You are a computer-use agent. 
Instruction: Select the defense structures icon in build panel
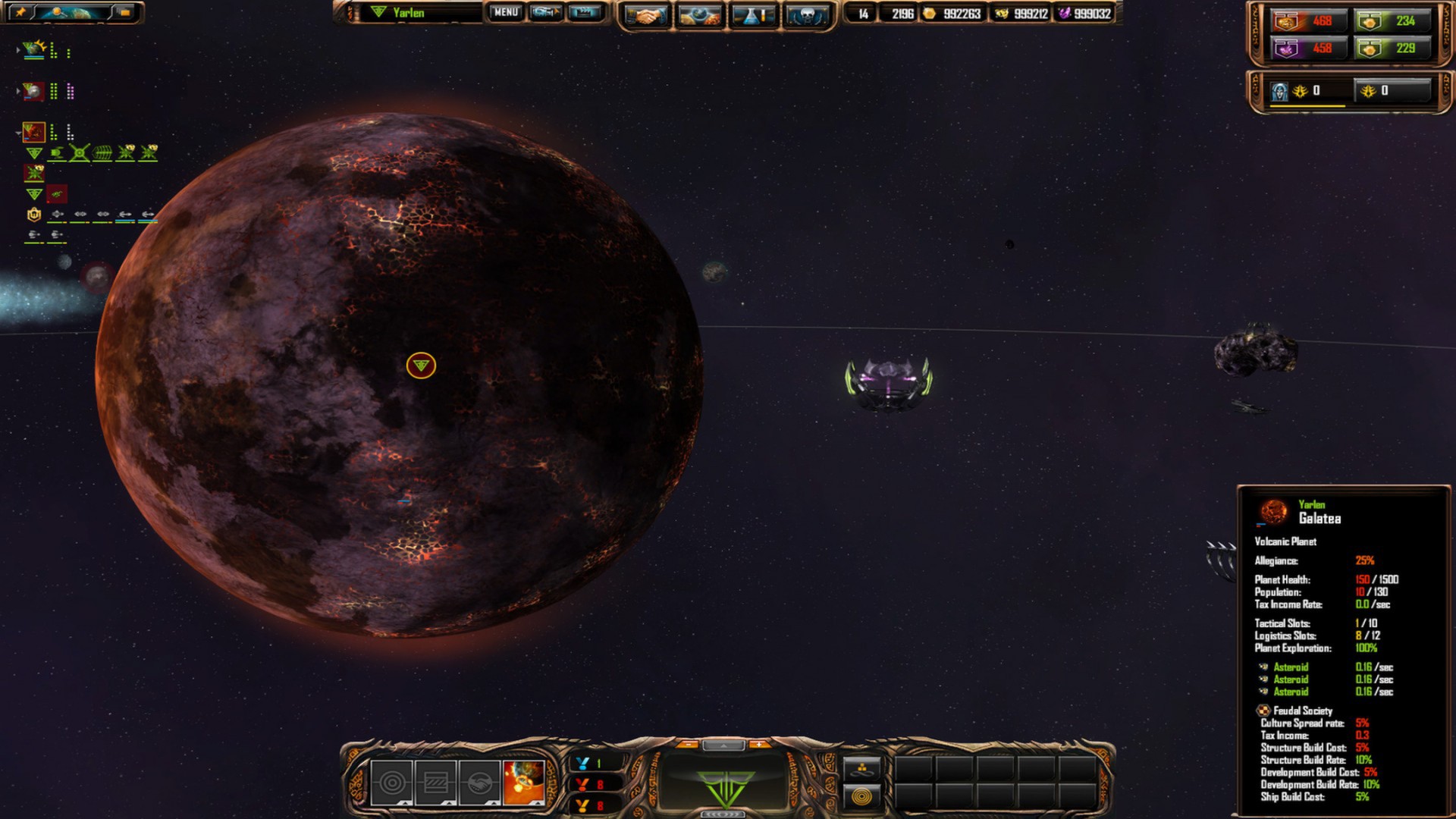pos(436,782)
